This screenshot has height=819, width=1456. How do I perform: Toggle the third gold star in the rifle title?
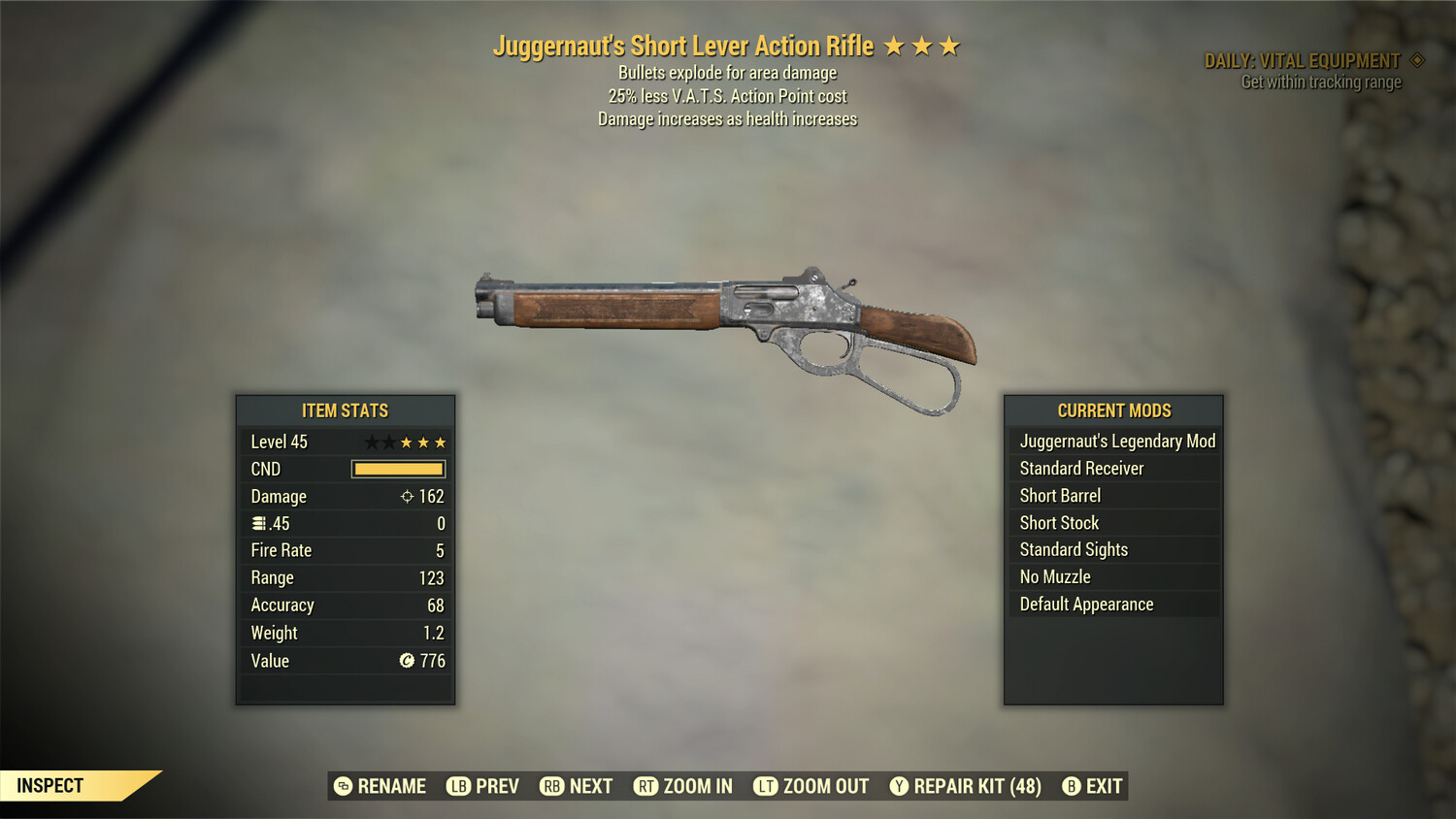(951, 45)
